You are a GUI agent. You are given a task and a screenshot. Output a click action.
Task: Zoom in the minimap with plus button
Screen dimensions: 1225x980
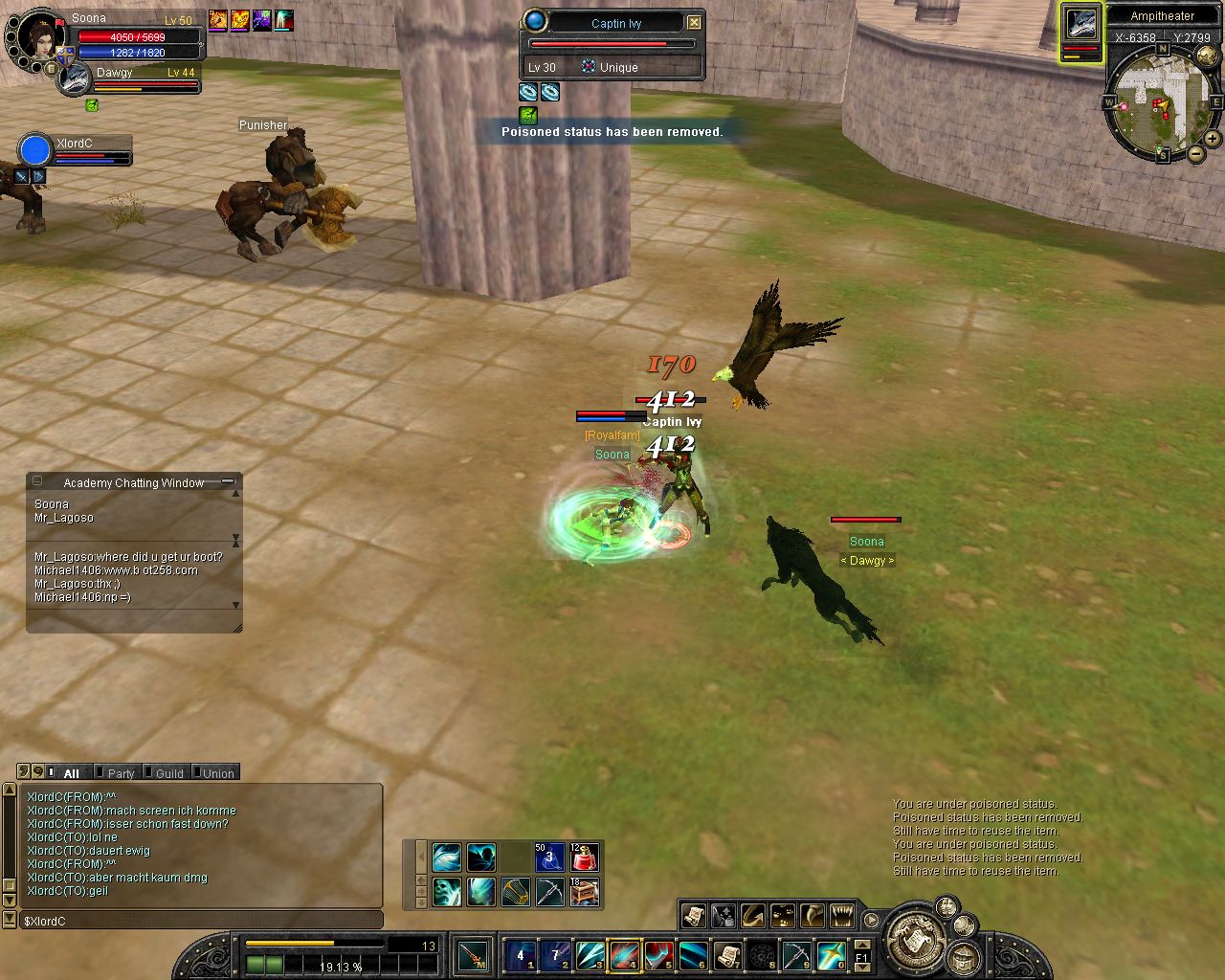[x=1212, y=139]
